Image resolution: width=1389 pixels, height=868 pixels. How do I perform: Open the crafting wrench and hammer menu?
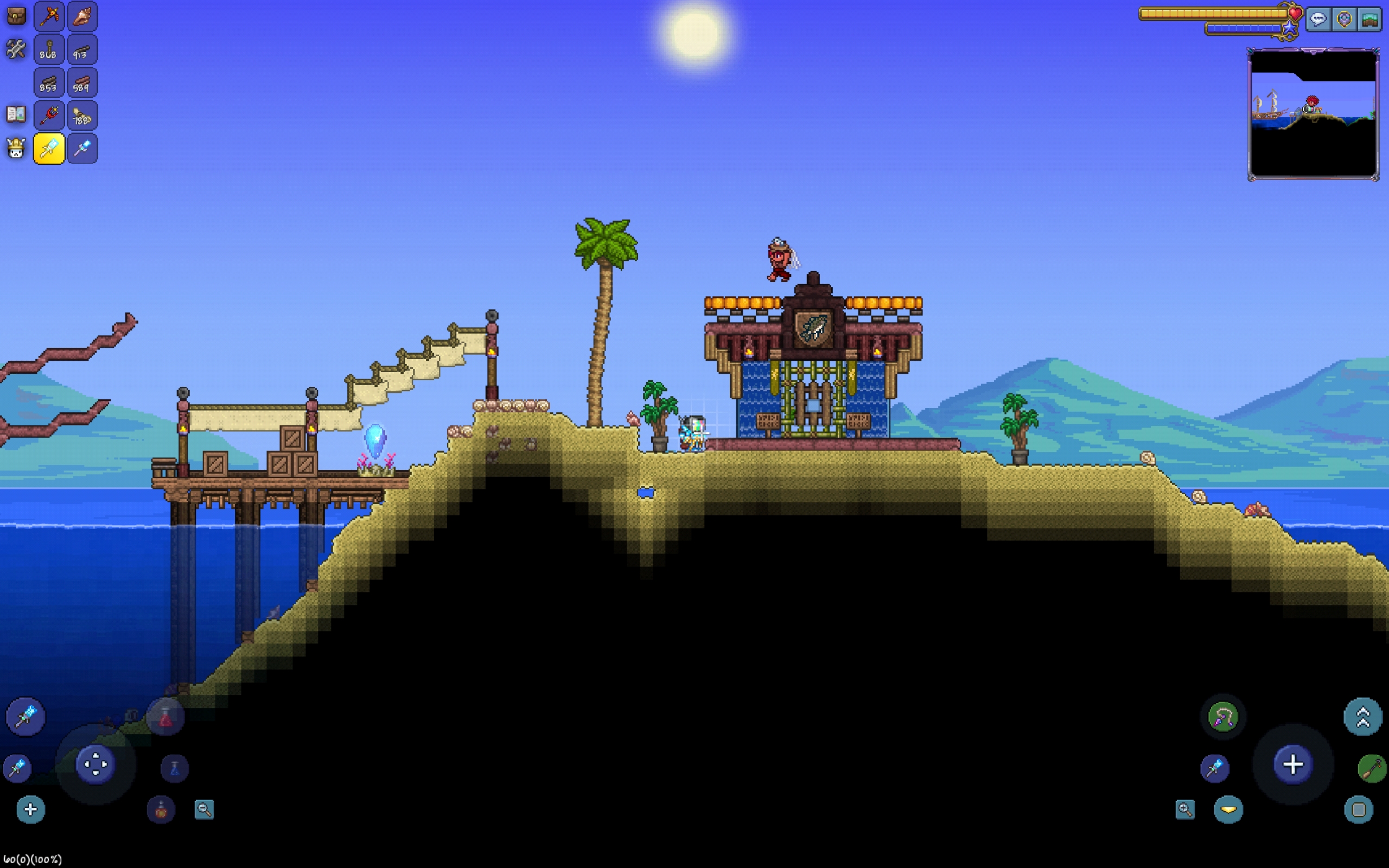tap(16, 49)
